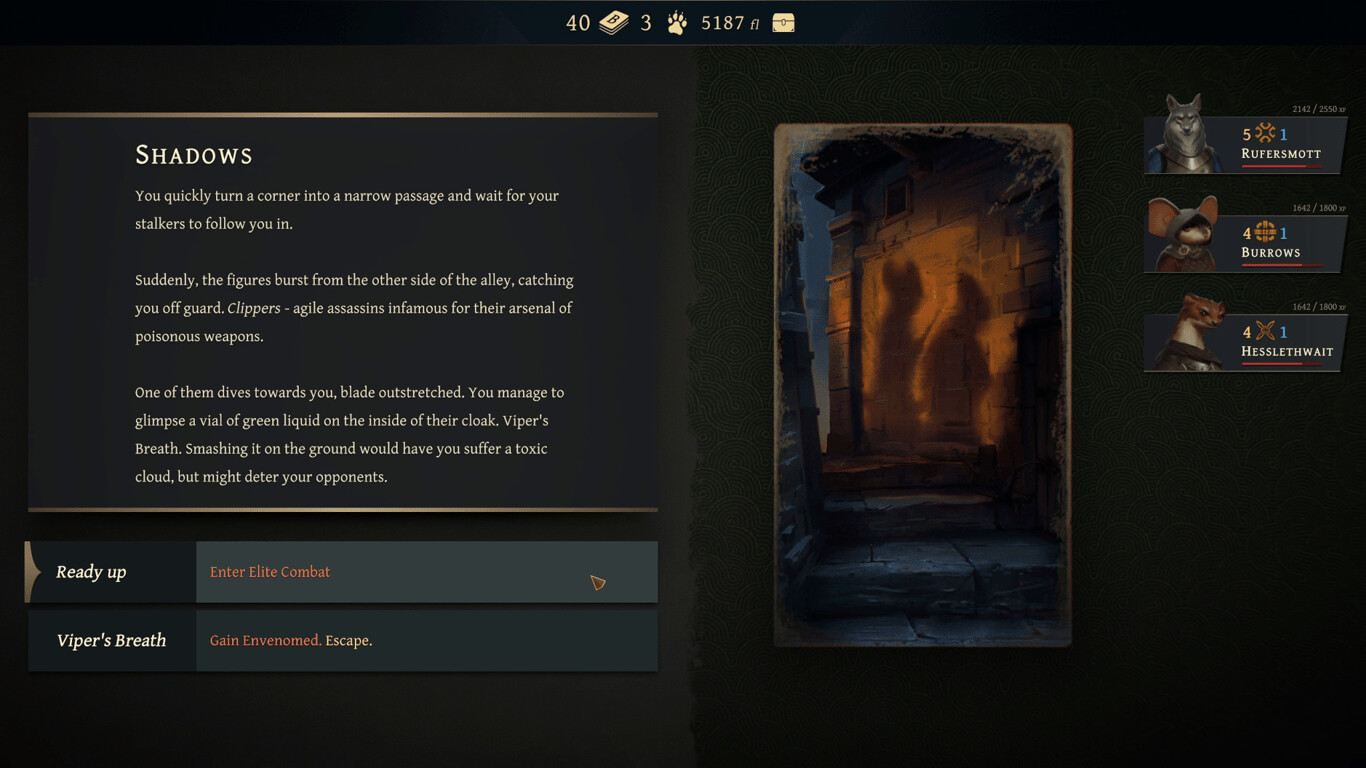
Task: Click the card deck icon
Action: 613,23
